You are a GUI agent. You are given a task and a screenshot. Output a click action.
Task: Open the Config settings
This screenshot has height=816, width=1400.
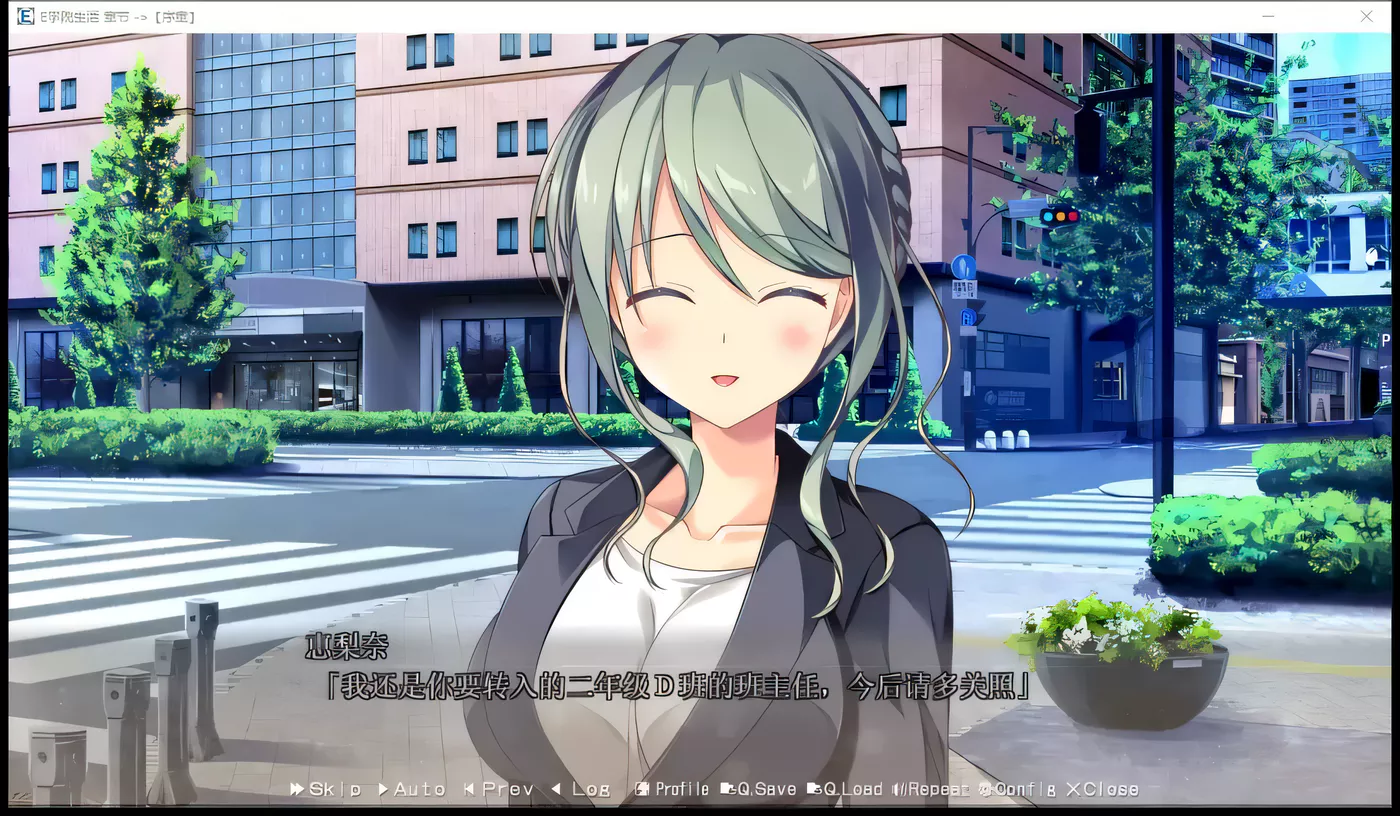(1017, 789)
